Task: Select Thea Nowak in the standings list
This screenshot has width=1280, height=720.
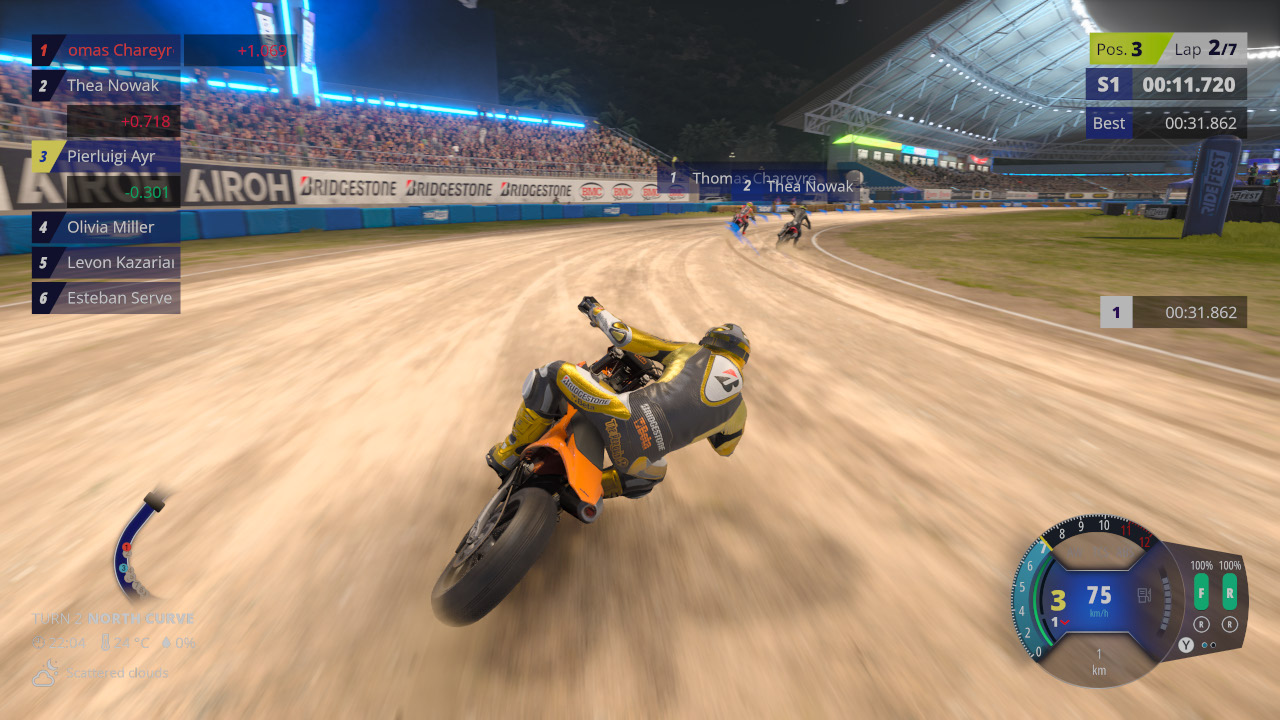Action: 106,86
